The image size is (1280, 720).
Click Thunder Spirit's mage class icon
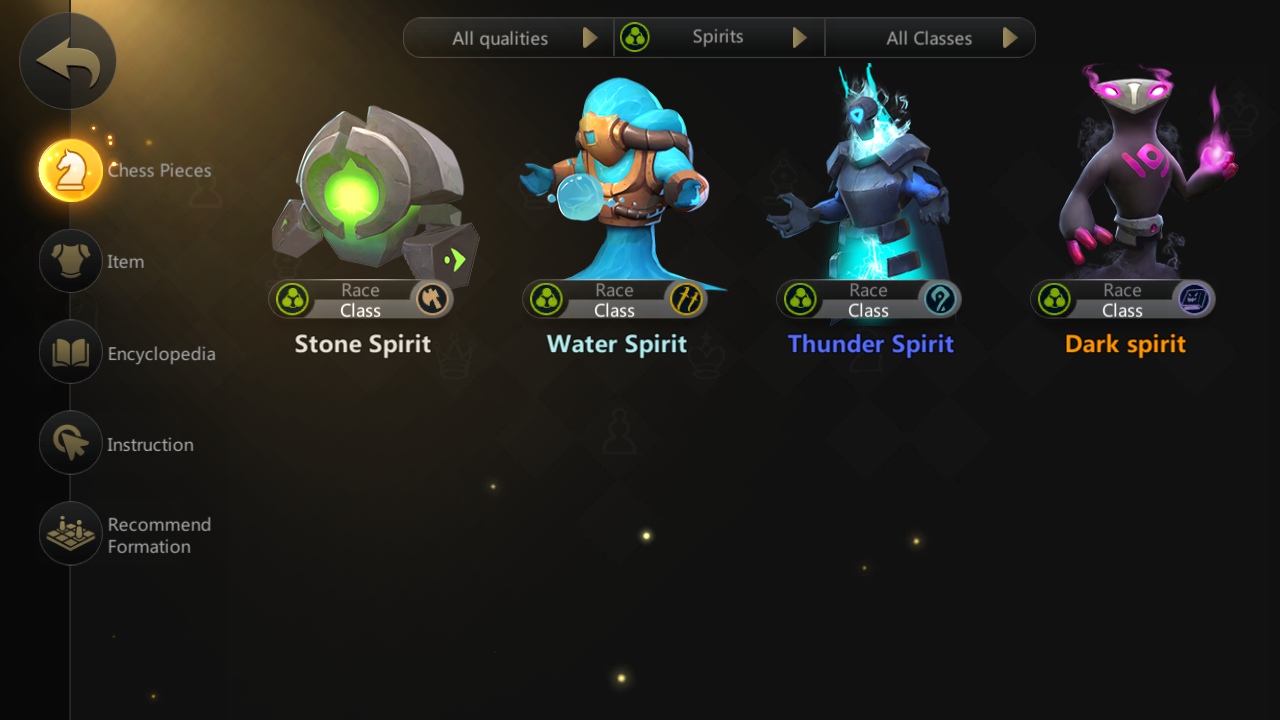coord(941,299)
